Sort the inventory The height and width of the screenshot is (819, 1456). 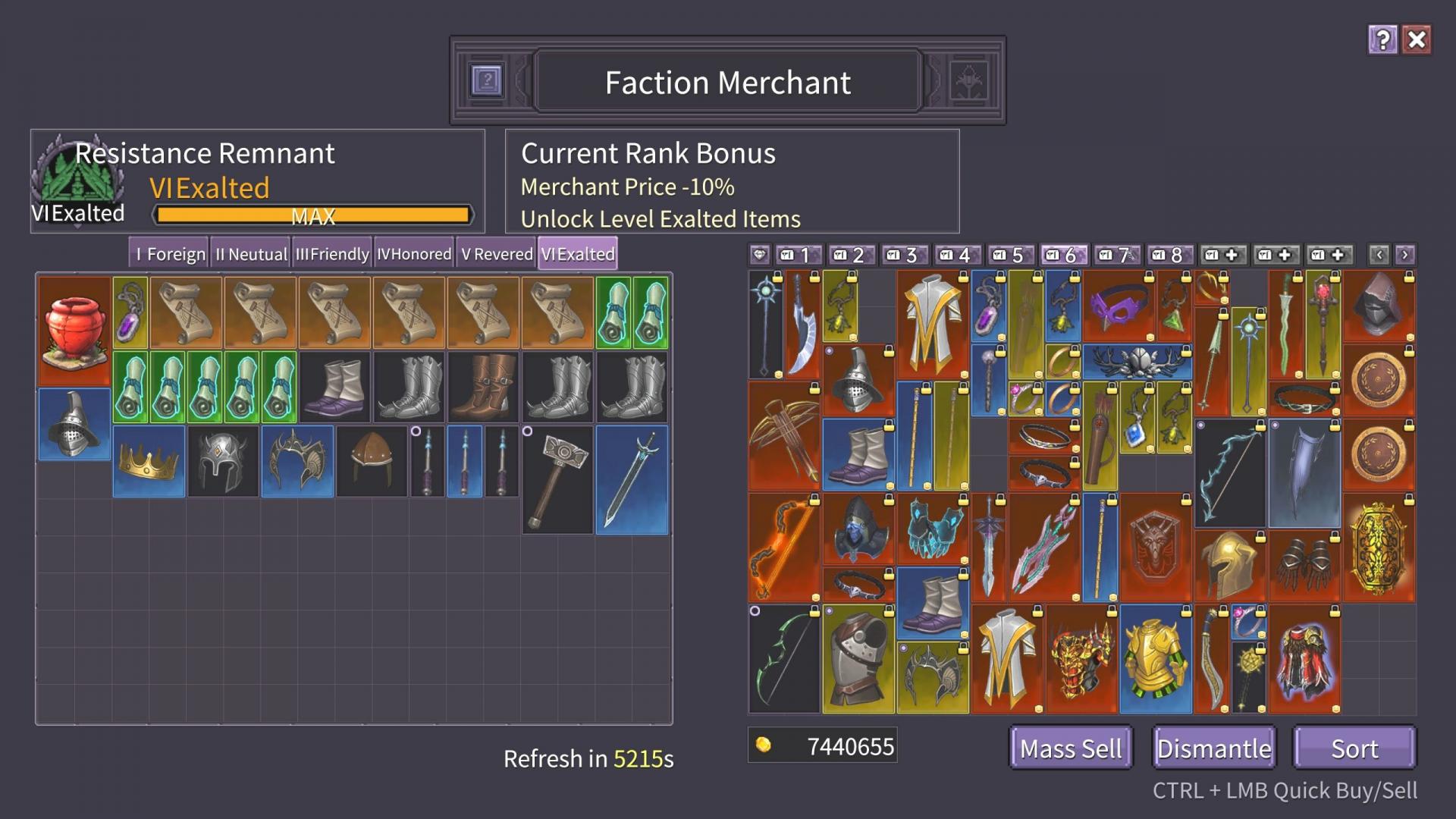pyautogui.click(x=1354, y=748)
